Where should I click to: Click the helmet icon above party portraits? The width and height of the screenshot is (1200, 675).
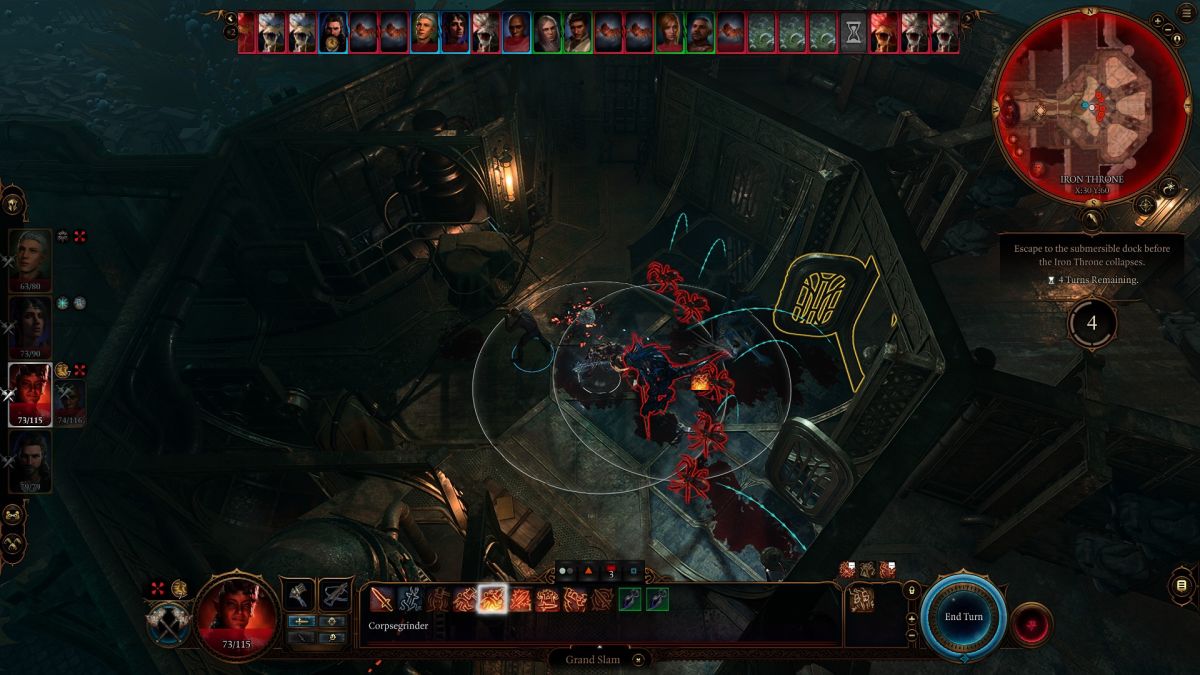(14, 203)
